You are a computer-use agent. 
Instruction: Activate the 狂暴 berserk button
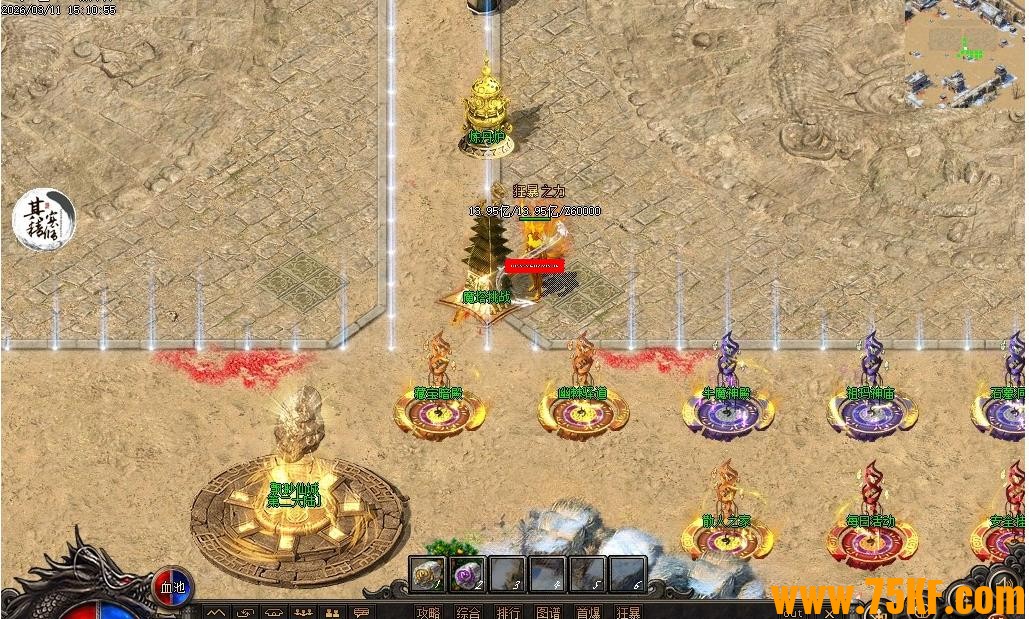click(628, 612)
